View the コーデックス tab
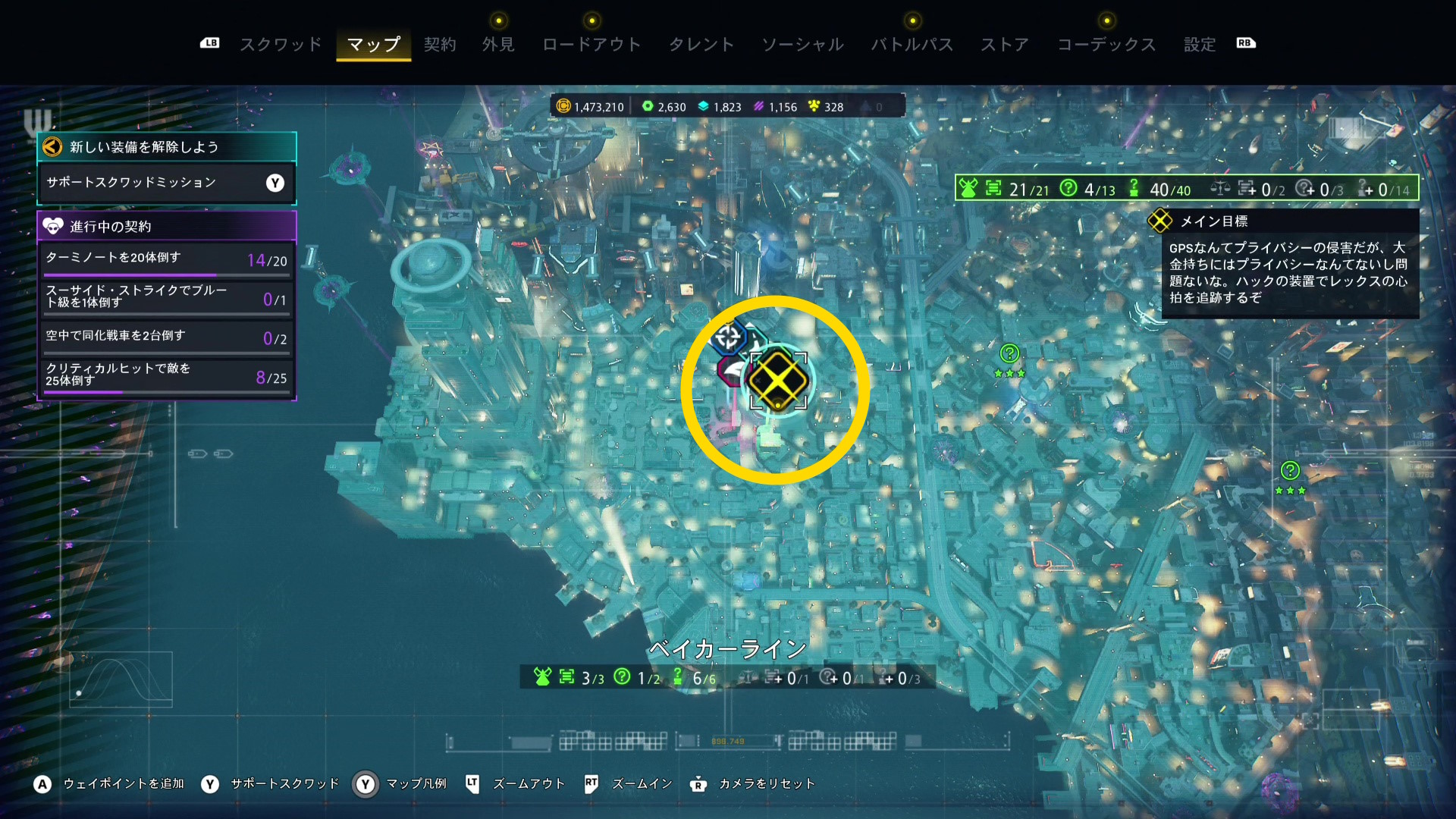 pos(1106,44)
